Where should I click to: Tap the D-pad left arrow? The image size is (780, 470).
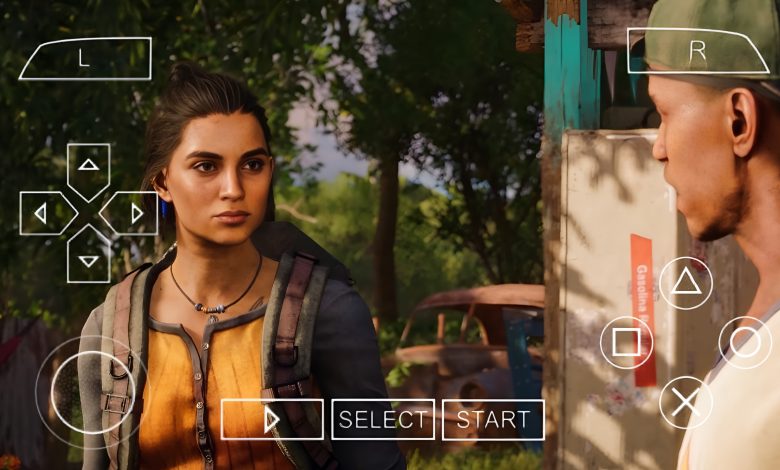[43, 213]
